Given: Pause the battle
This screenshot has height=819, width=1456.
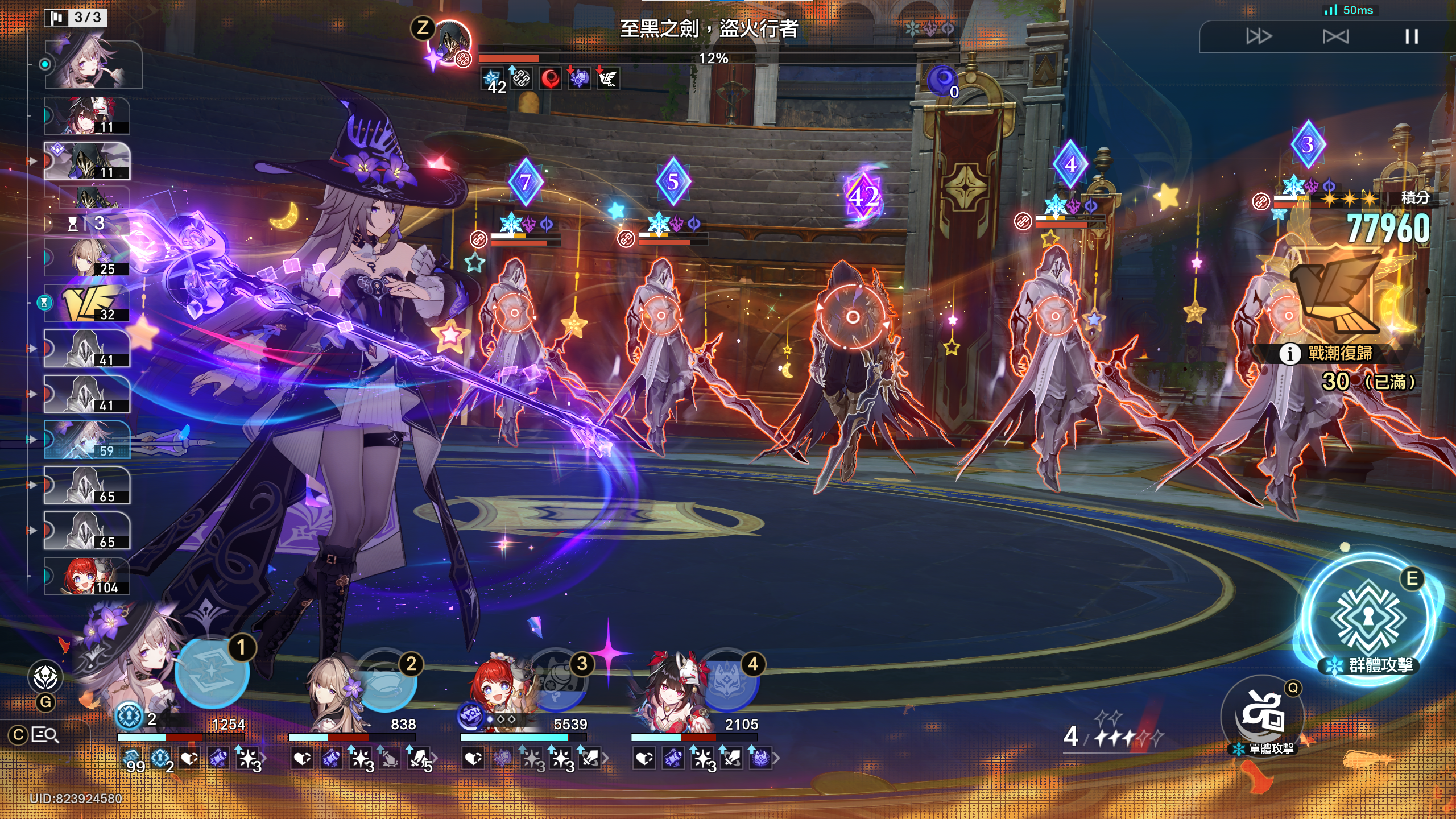Looking at the screenshot, I should (x=1411, y=37).
